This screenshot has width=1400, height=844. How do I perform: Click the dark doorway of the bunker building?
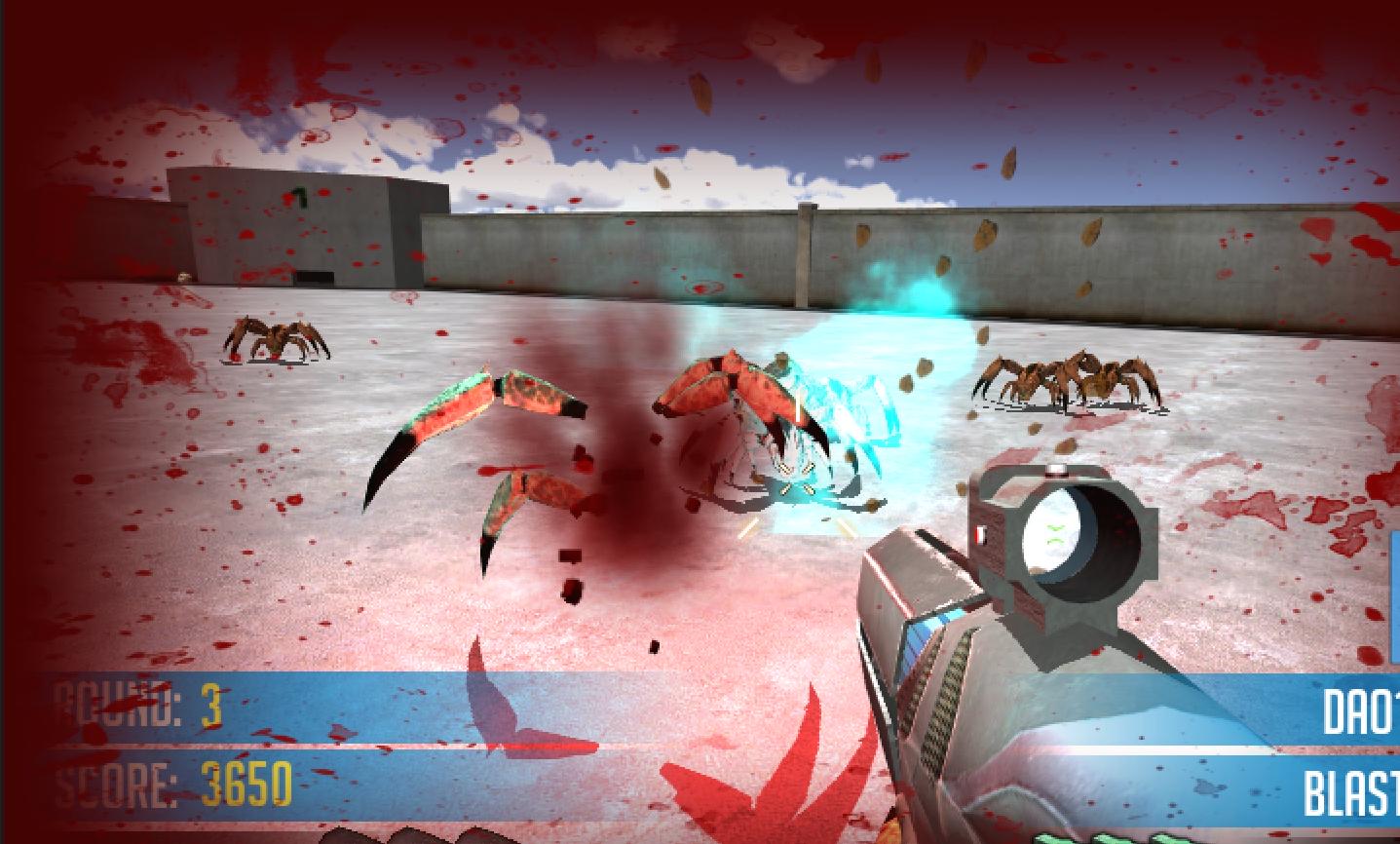click(x=314, y=278)
